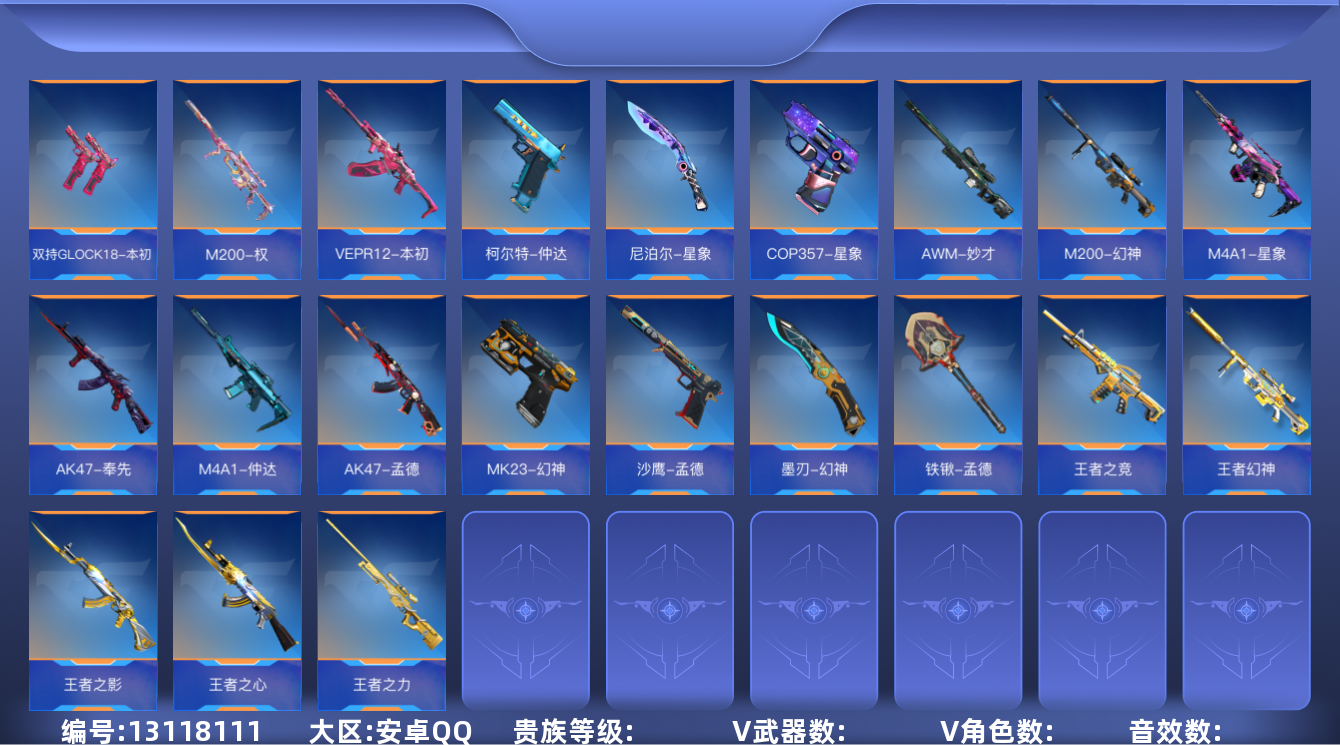Open the 王者之力 sniper card
The height and width of the screenshot is (745, 1340).
[x=381, y=610]
